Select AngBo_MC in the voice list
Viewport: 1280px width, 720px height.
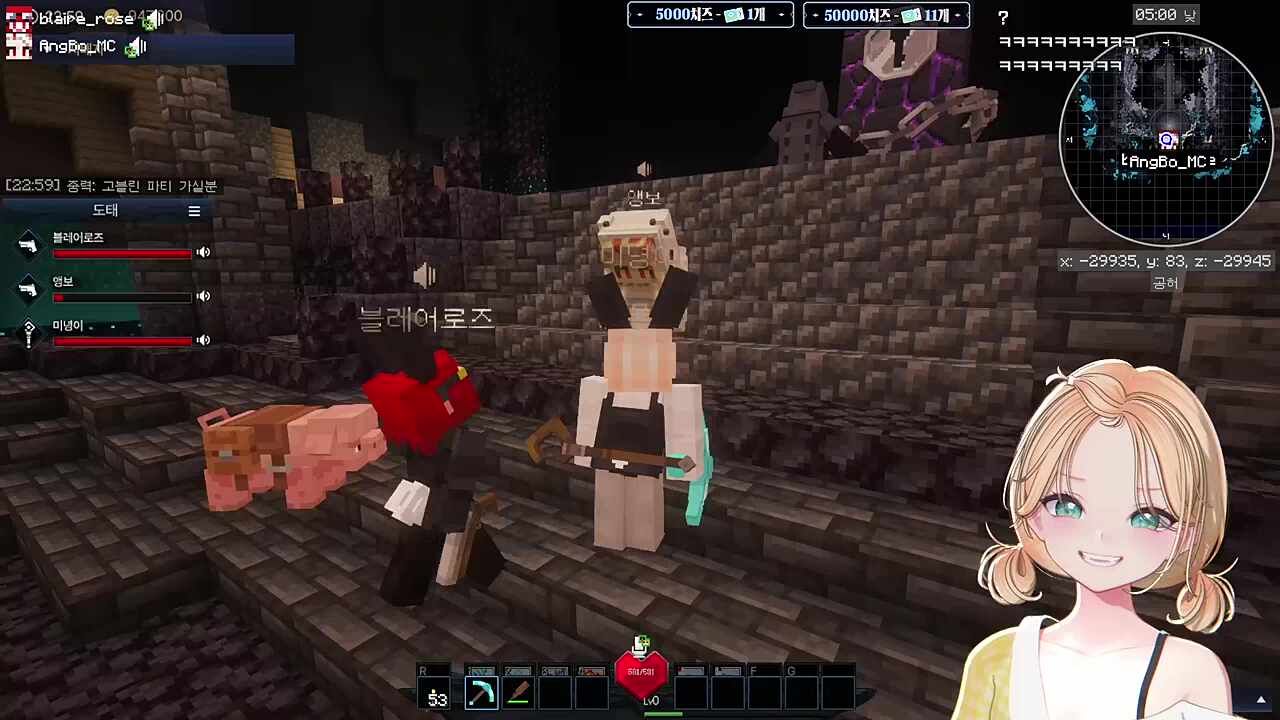[x=78, y=46]
